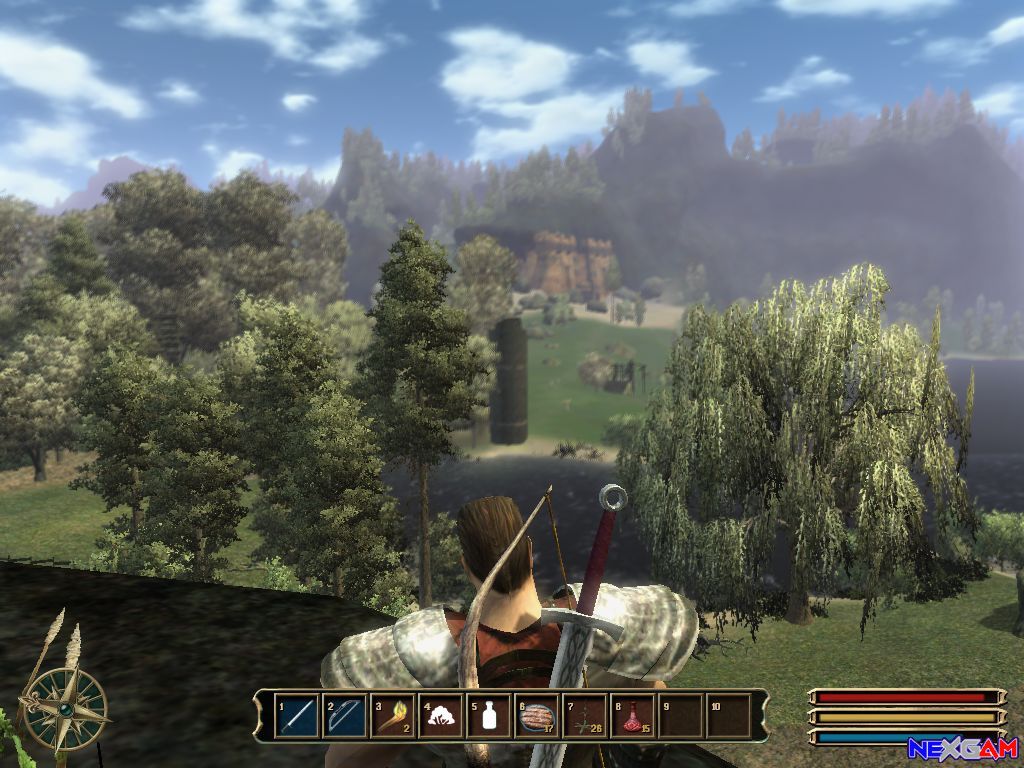This screenshot has height=768, width=1024.
Task: Equip the bow from the quick bar
Action: pos(344,716)
